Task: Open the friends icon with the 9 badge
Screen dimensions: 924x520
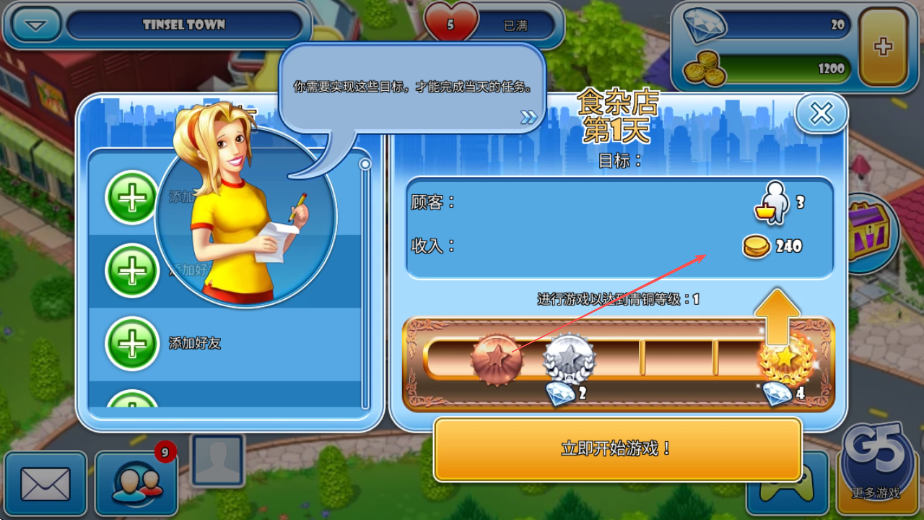Action: (137, 484)
